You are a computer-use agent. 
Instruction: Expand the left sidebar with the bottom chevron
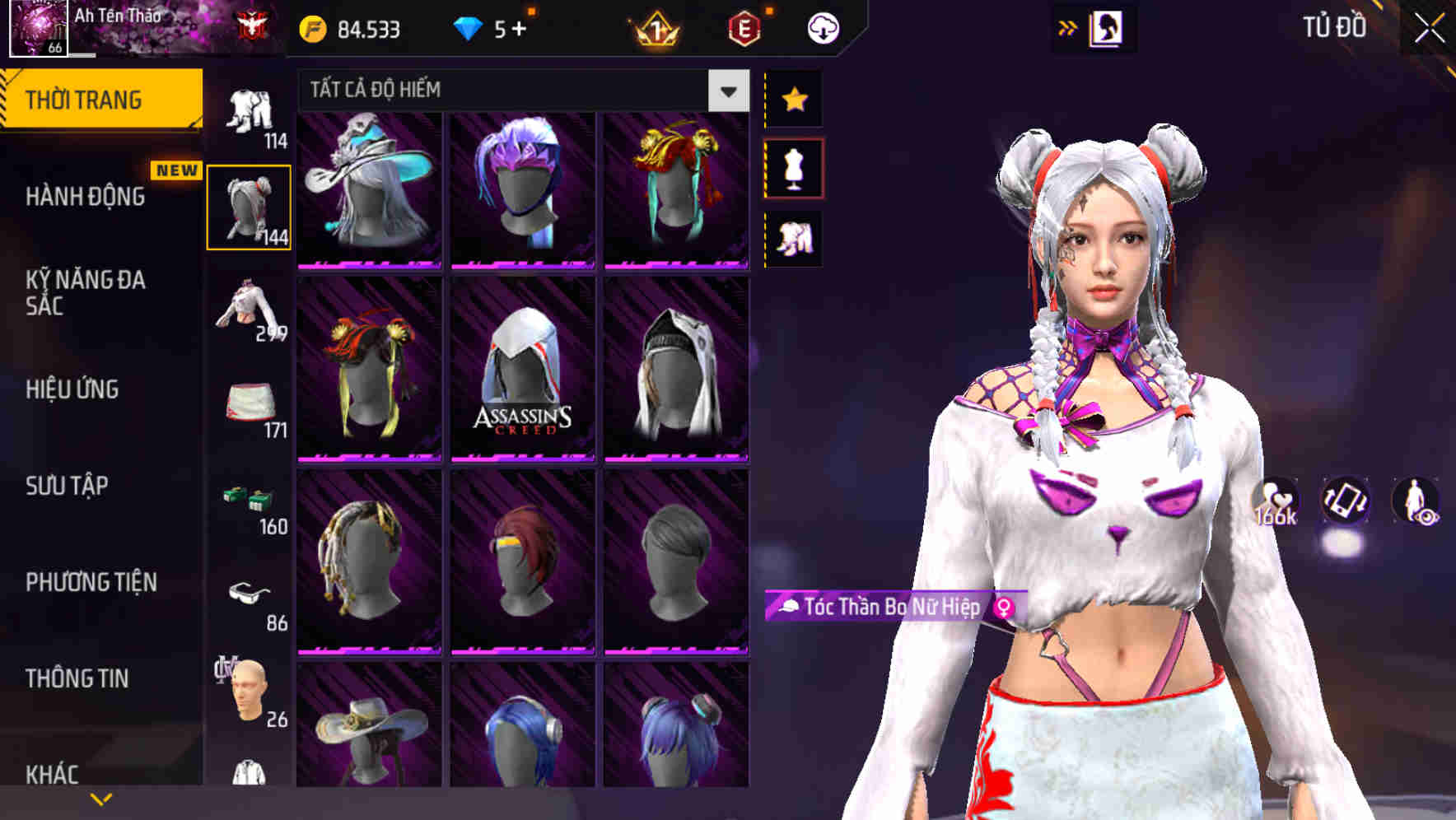coord(100,797)
